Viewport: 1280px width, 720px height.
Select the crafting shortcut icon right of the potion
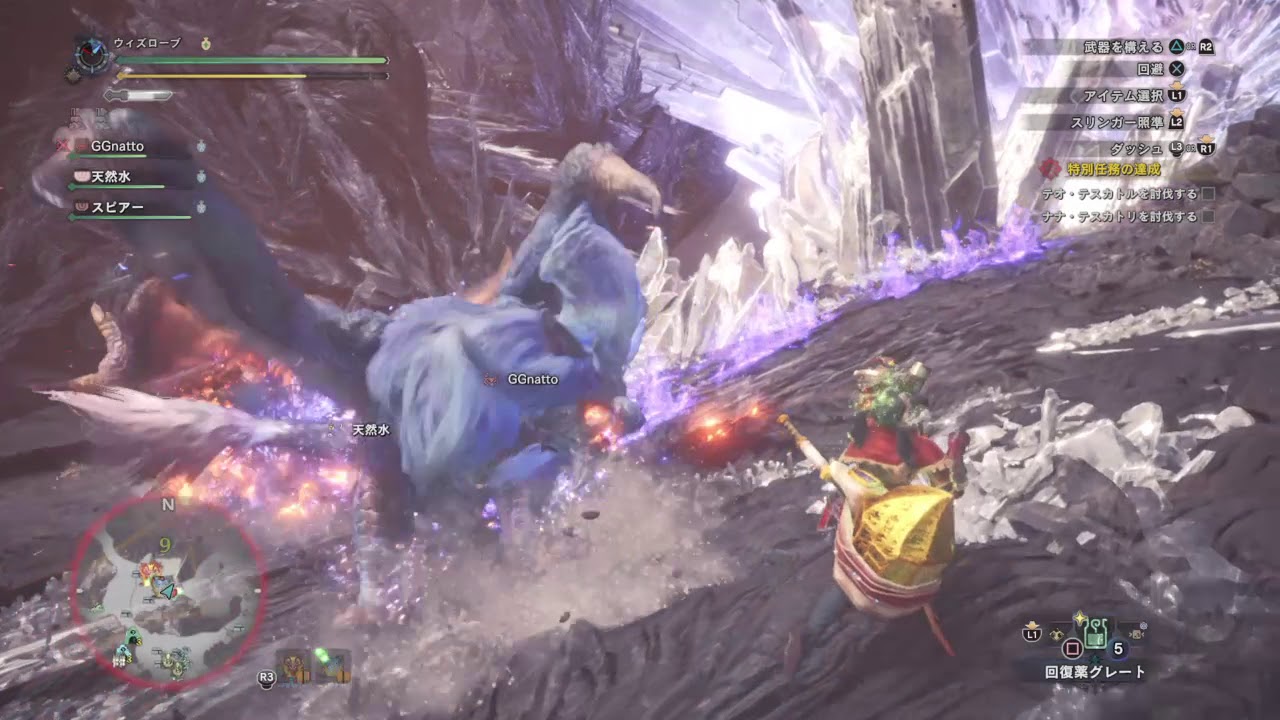pyautogui.click(x=1135, y=634)
